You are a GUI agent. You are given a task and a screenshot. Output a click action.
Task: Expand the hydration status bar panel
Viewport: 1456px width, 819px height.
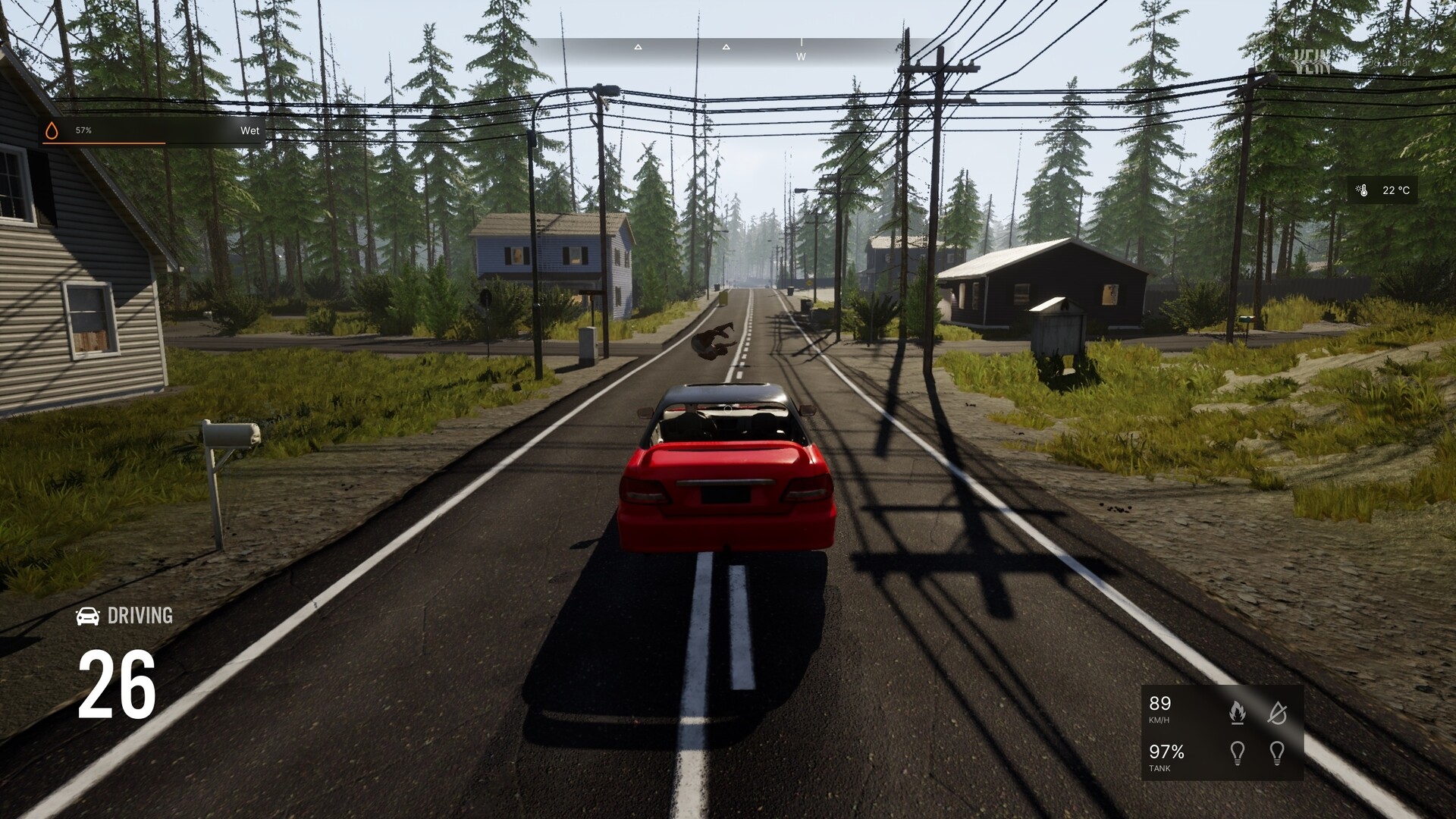coord(152,130)
